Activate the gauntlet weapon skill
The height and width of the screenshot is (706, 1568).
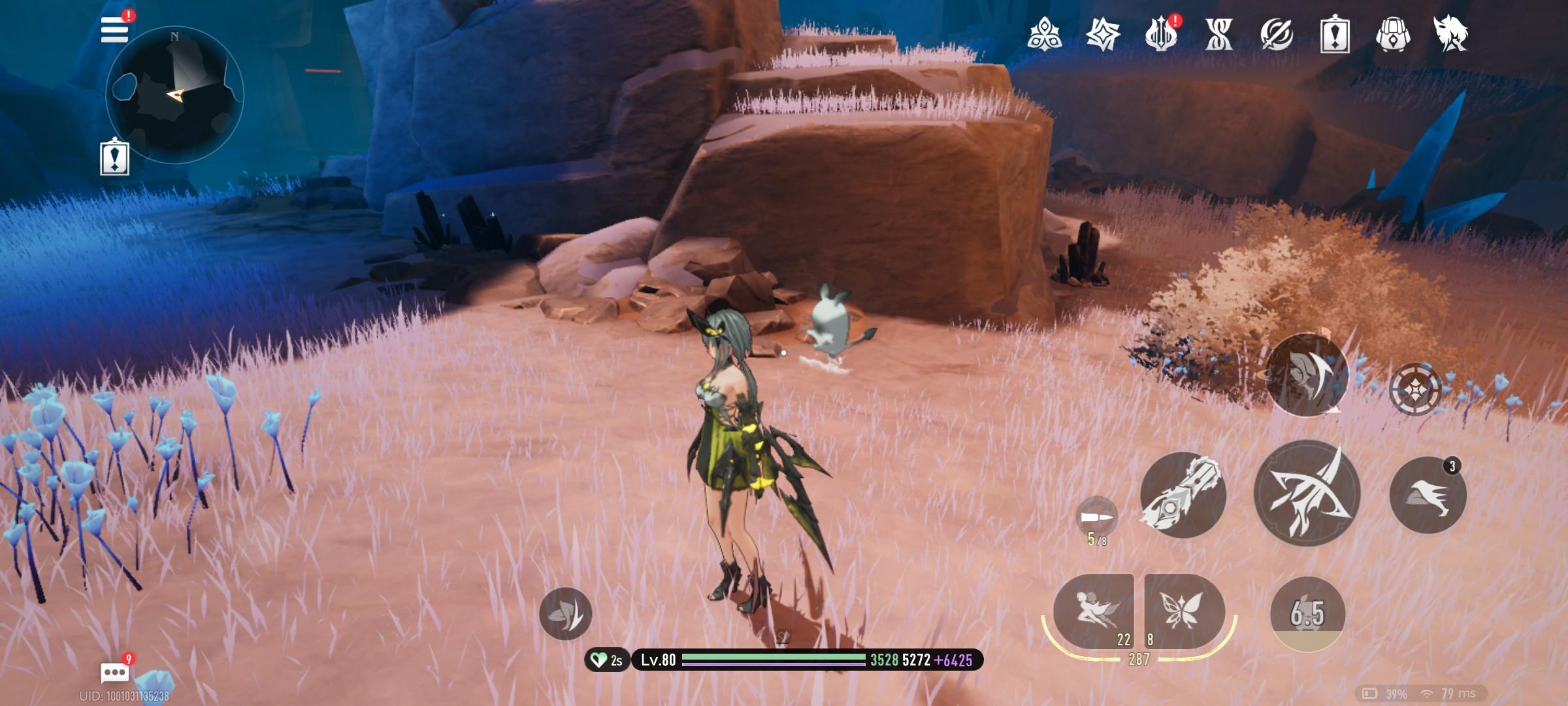[x=1183, y=495]
